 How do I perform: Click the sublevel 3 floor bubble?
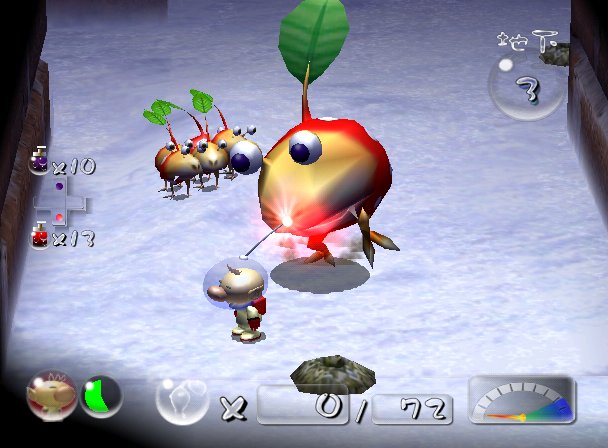(527, 88)
